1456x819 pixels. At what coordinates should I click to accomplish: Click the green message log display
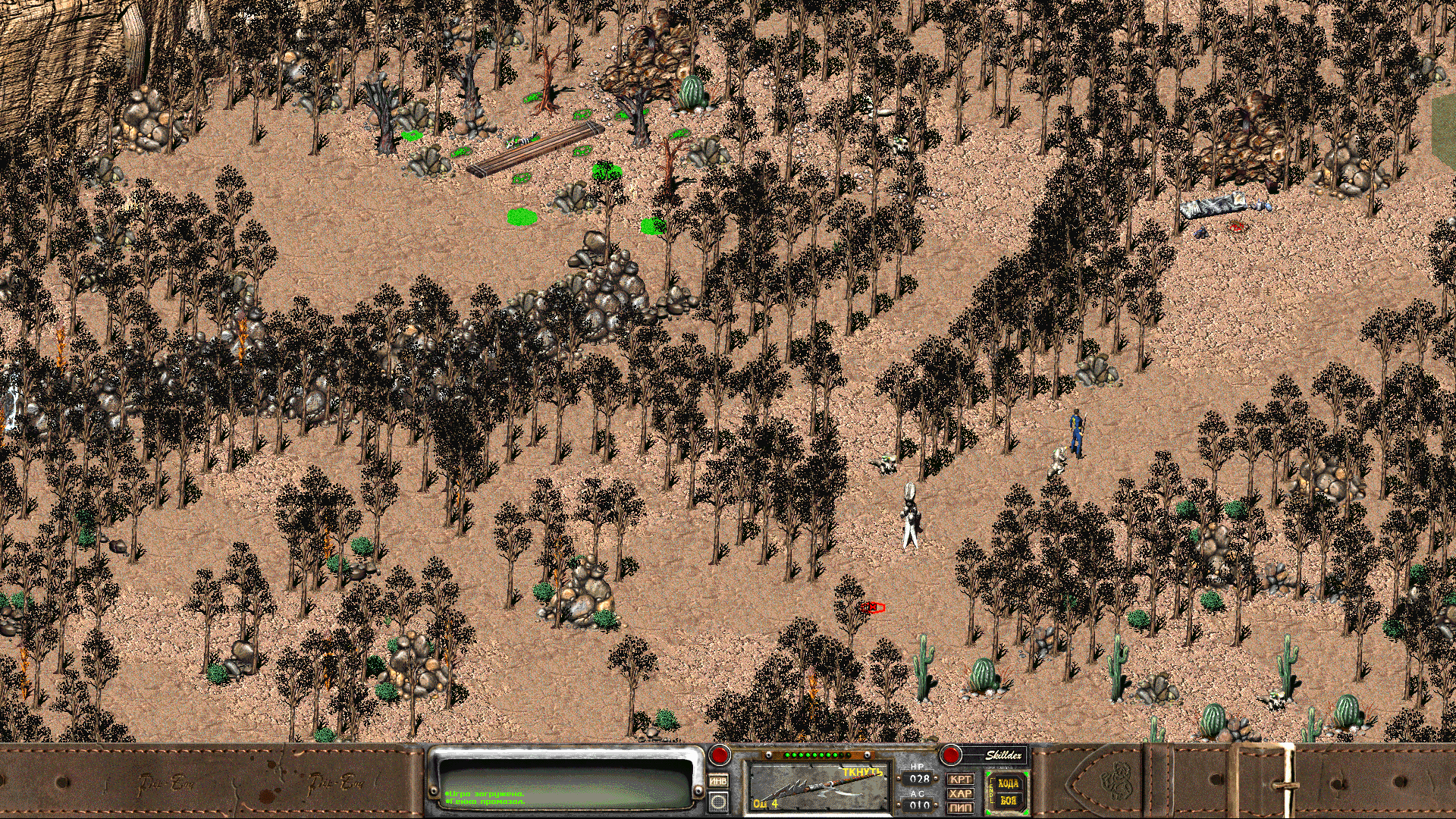[566, 782]
